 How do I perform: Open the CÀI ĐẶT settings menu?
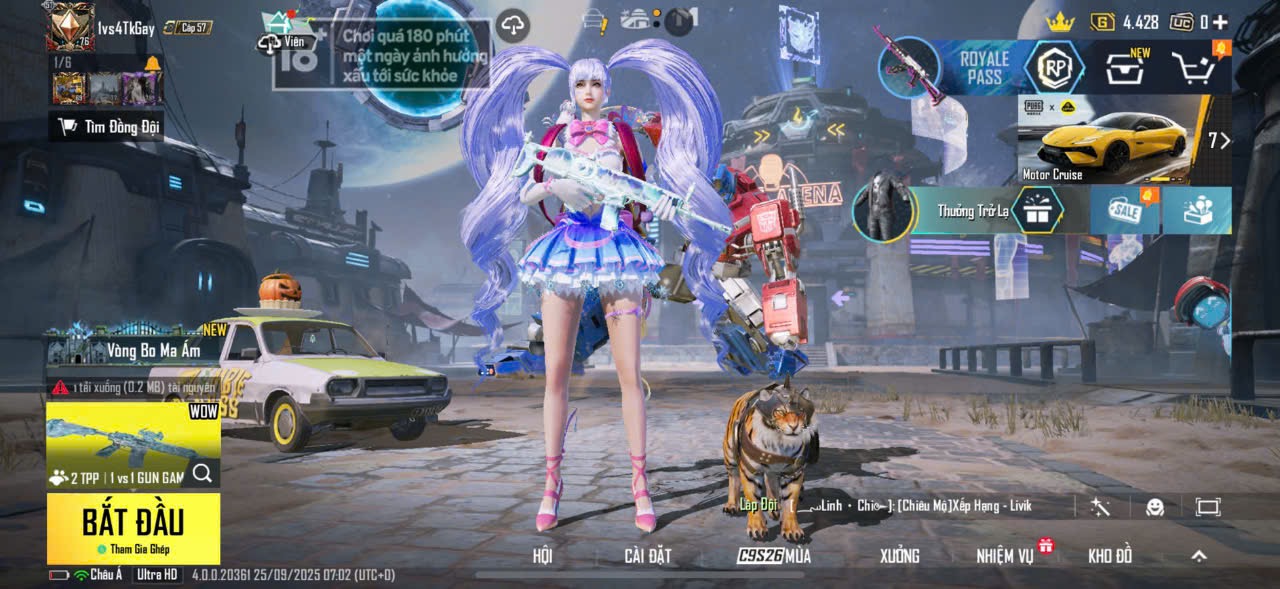647,556
